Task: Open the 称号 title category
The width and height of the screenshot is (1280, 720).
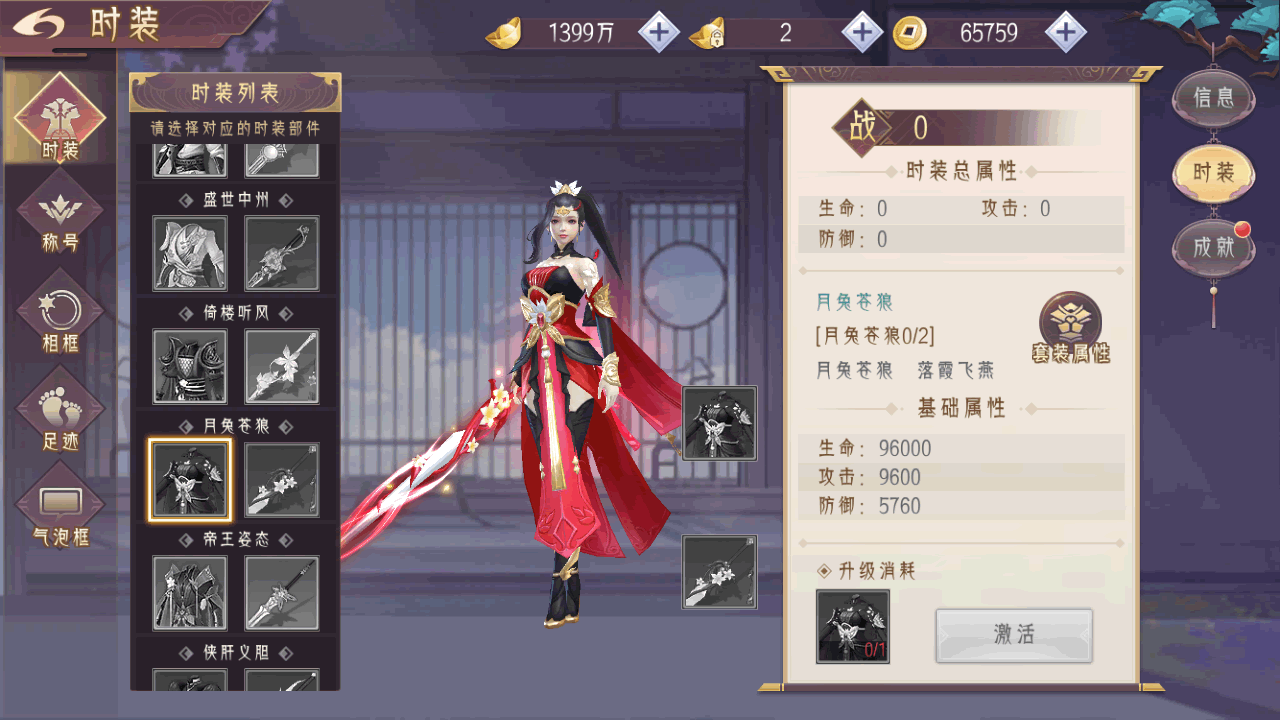Action: (x=60, y=217)
